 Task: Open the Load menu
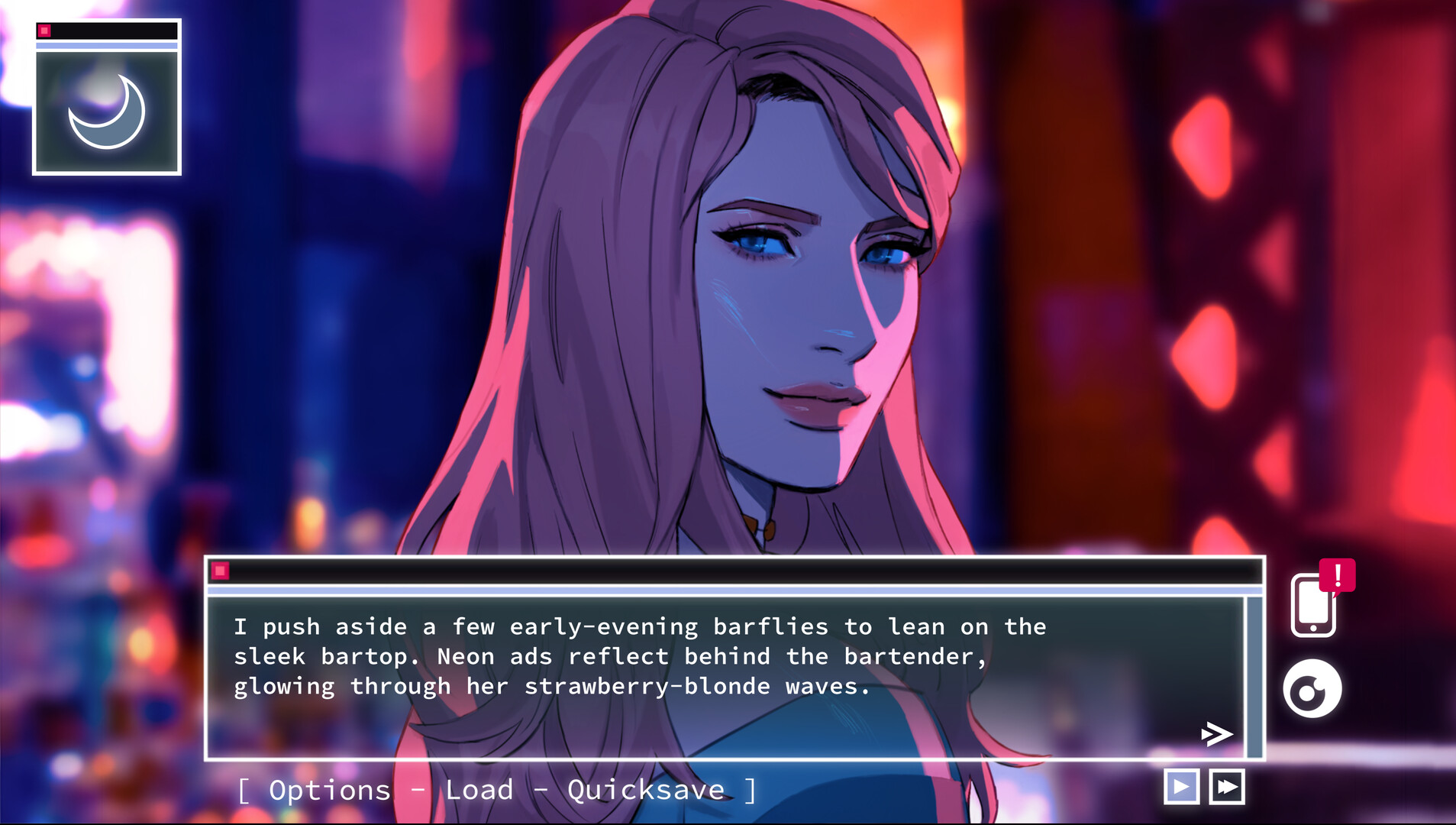(479, 789)
